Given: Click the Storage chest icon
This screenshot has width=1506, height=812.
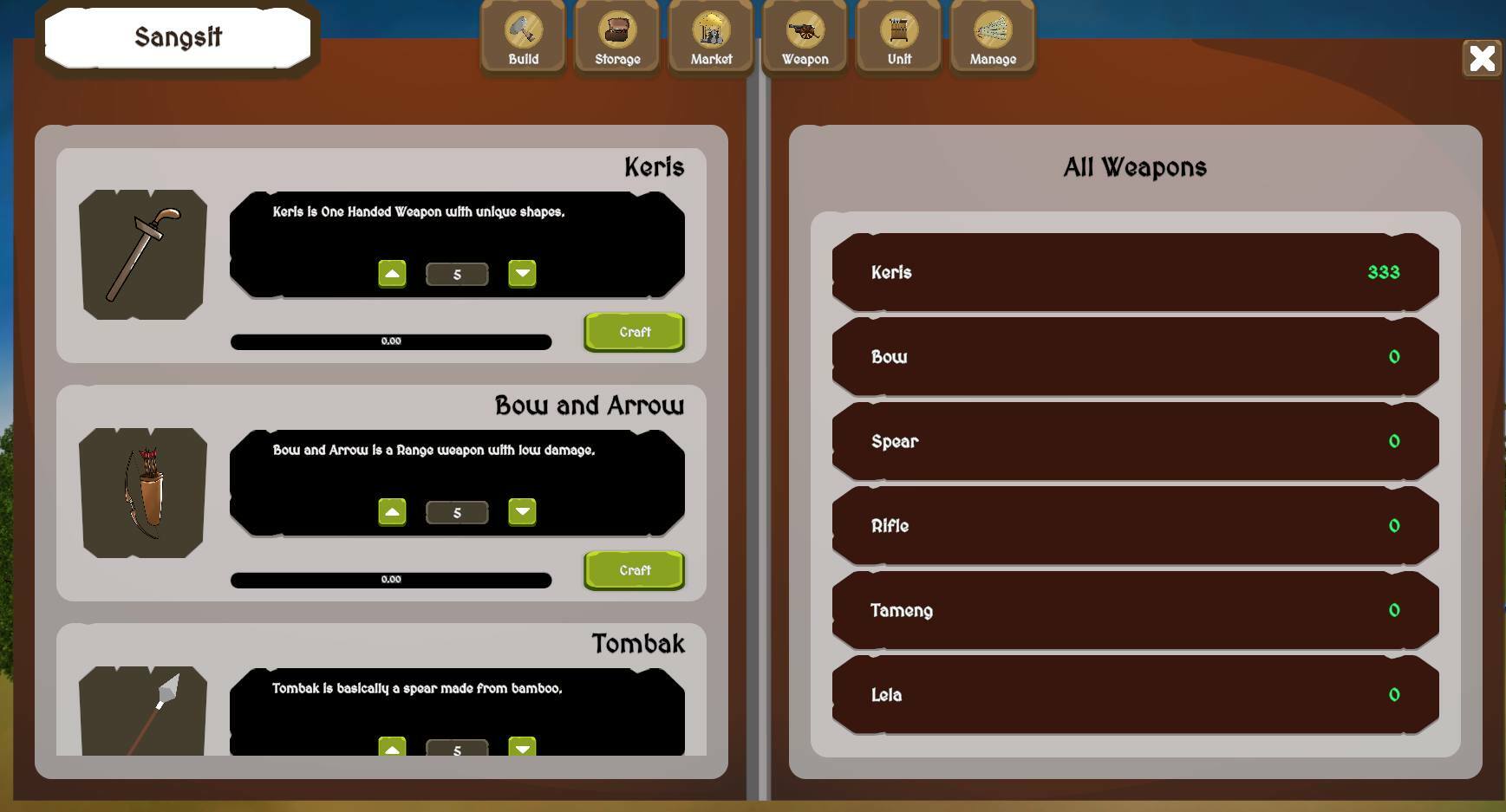Looking at the screenshot, I should 616,36.
